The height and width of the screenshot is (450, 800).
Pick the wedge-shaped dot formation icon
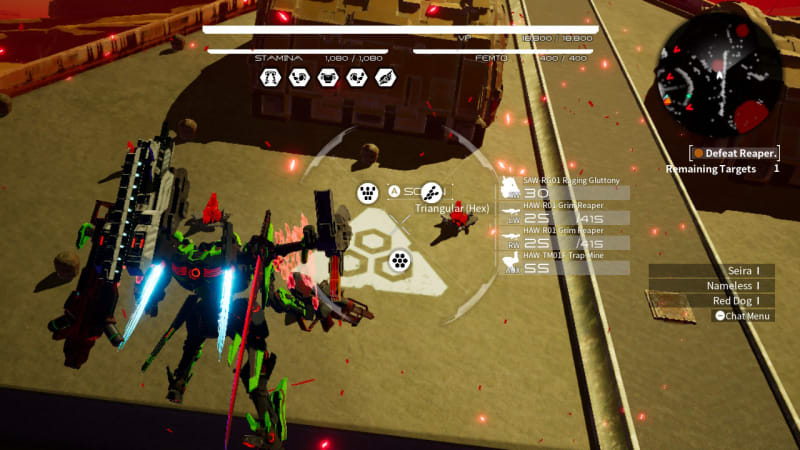pos(367,192)
